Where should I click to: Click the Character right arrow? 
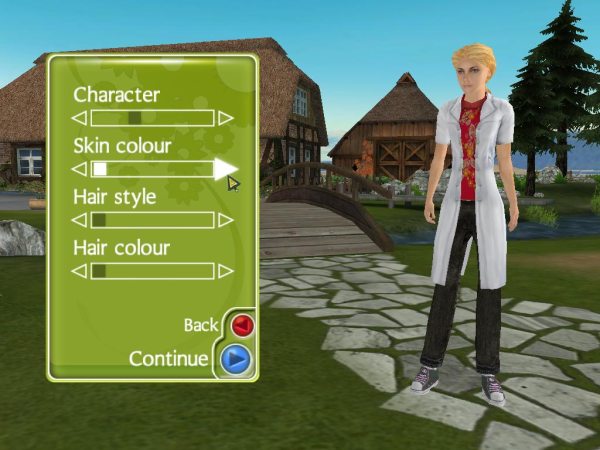click(x=226, y=118)
